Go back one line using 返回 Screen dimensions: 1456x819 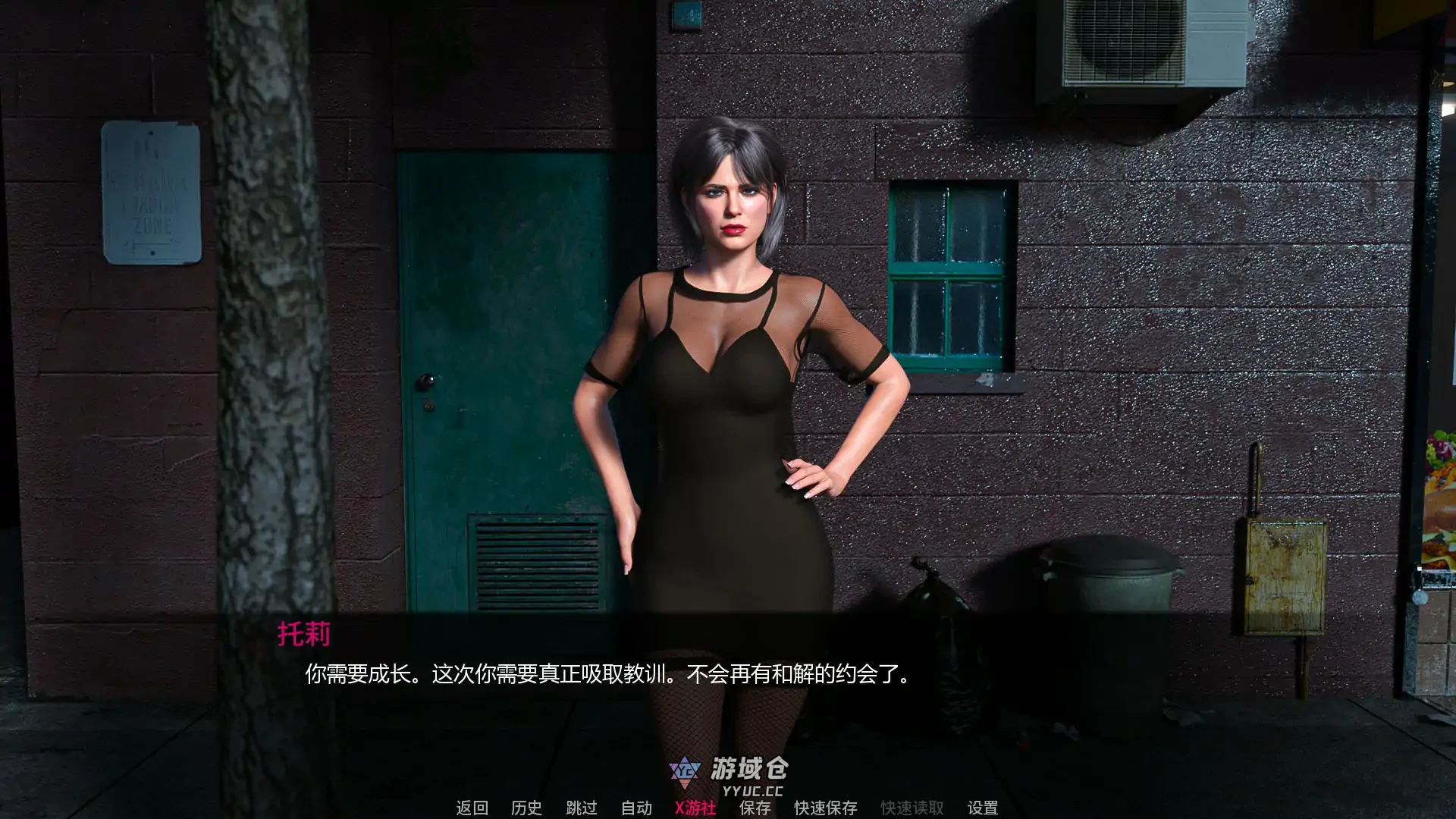472,808
